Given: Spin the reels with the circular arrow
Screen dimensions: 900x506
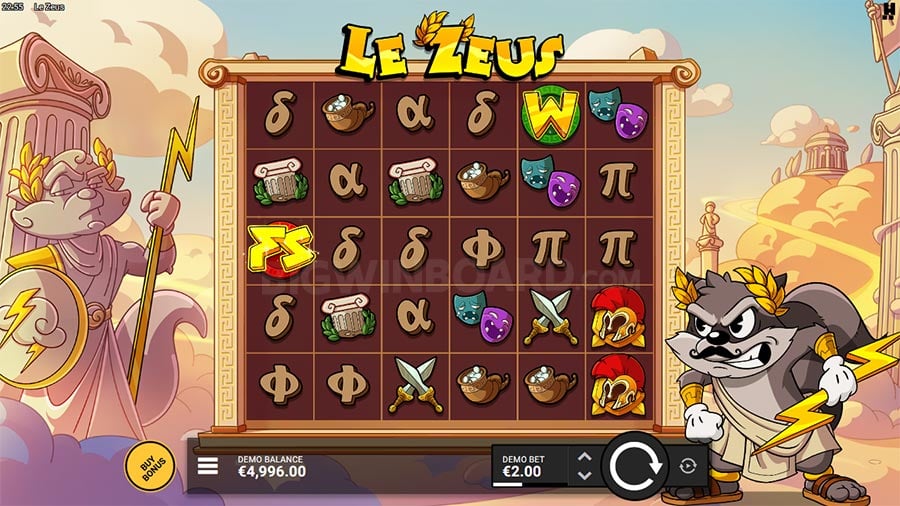Looking at the screenshot, I should click(x=634, y=466).
